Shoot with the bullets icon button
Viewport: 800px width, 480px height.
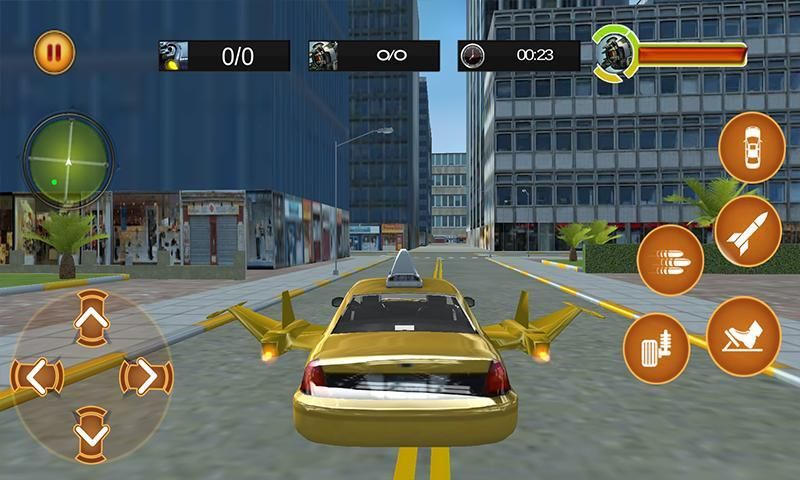[x=670, y=259]
